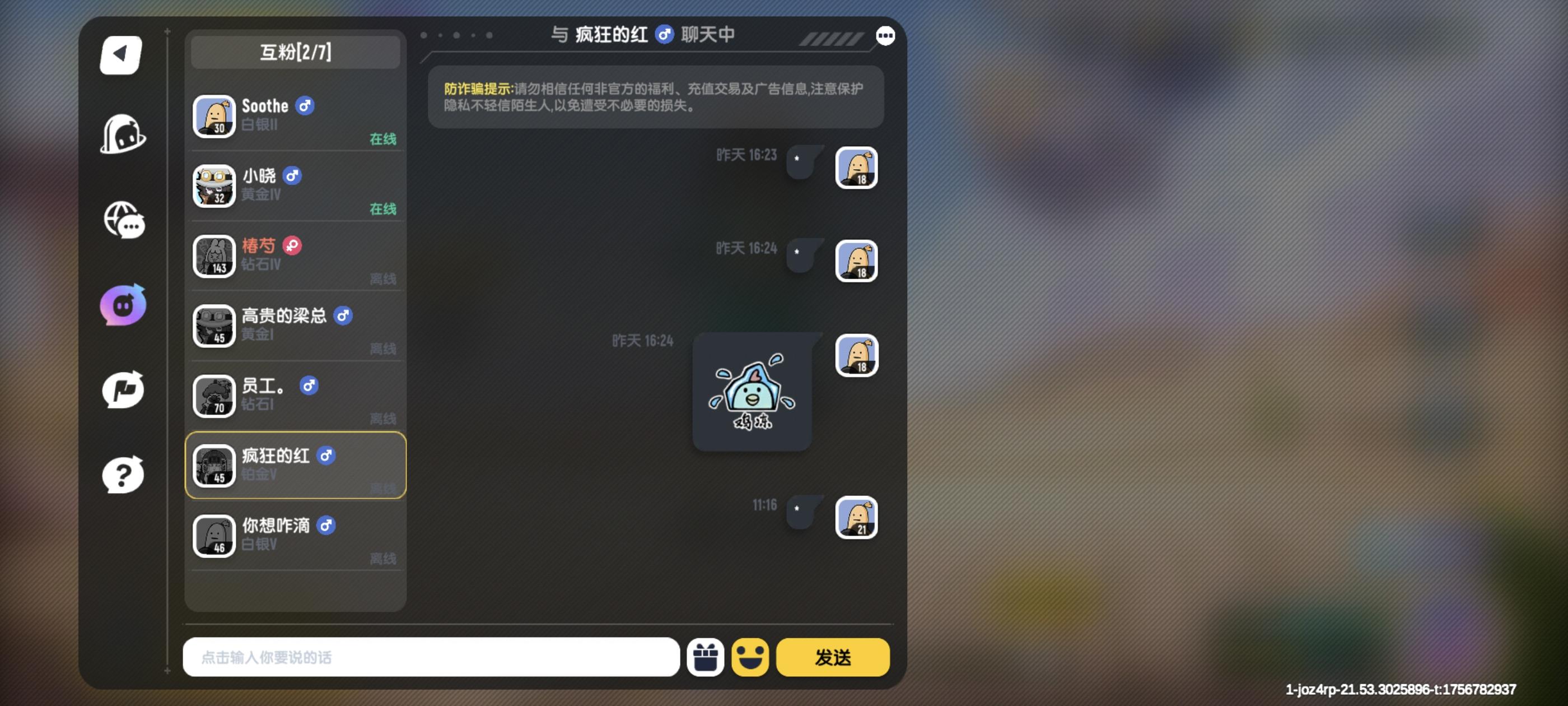
Task: Open help via the question mark icon
Action: point(124,475)
